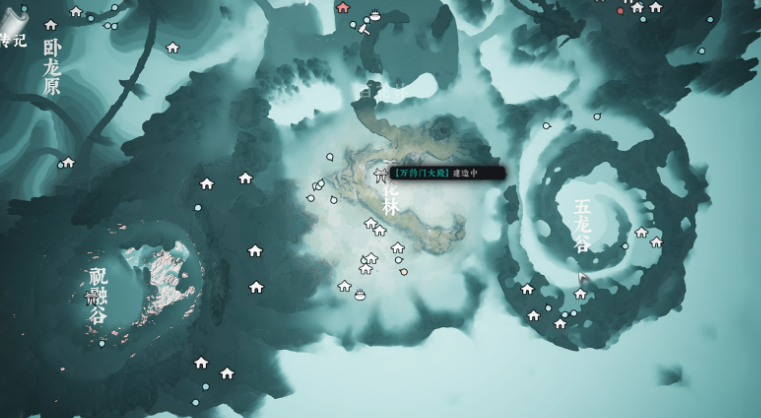Screen dimensions: 761x418
Task: Click the red dot map marker
Action: click(620, 11)
